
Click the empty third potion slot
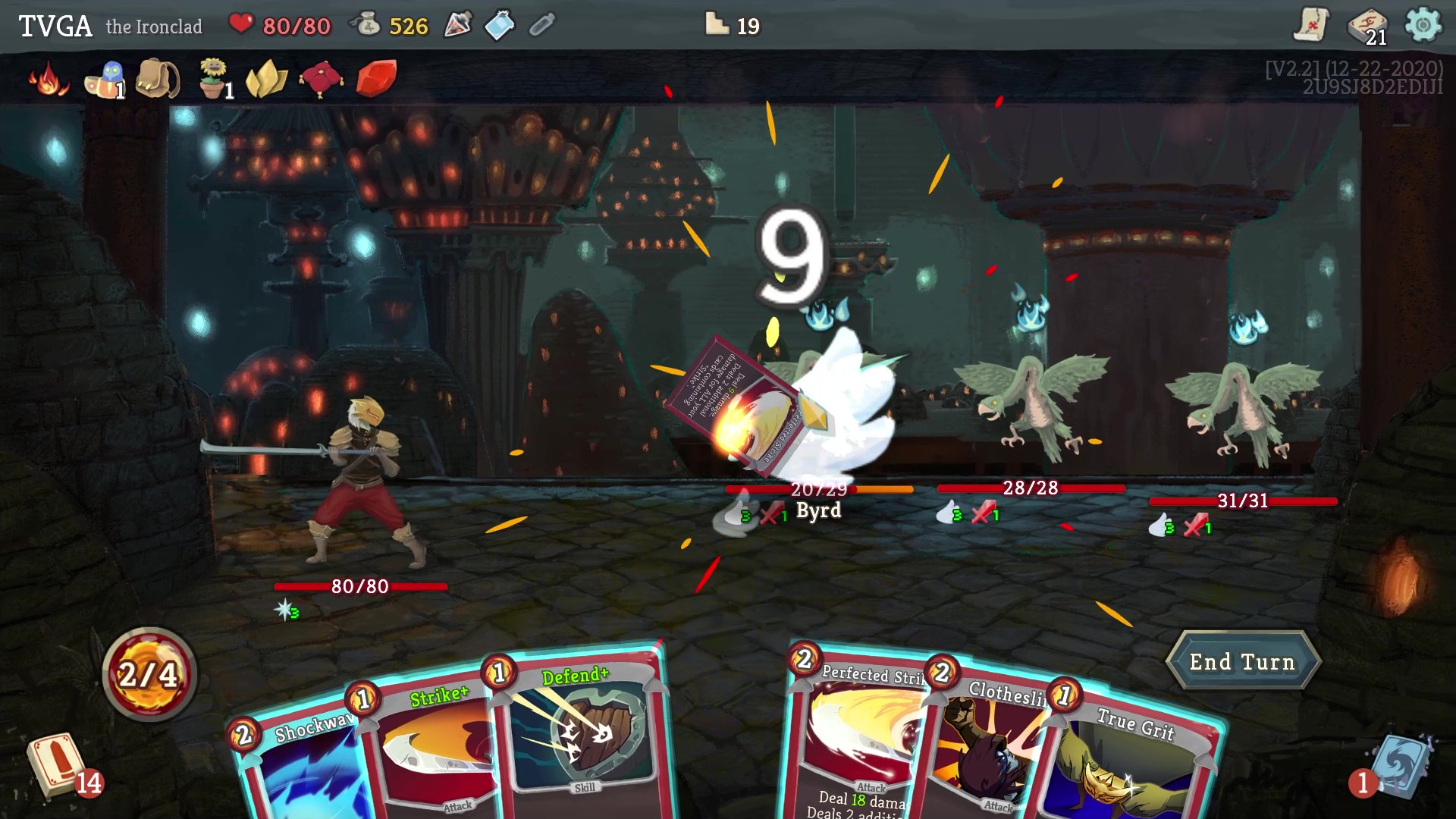pos(541,26)
